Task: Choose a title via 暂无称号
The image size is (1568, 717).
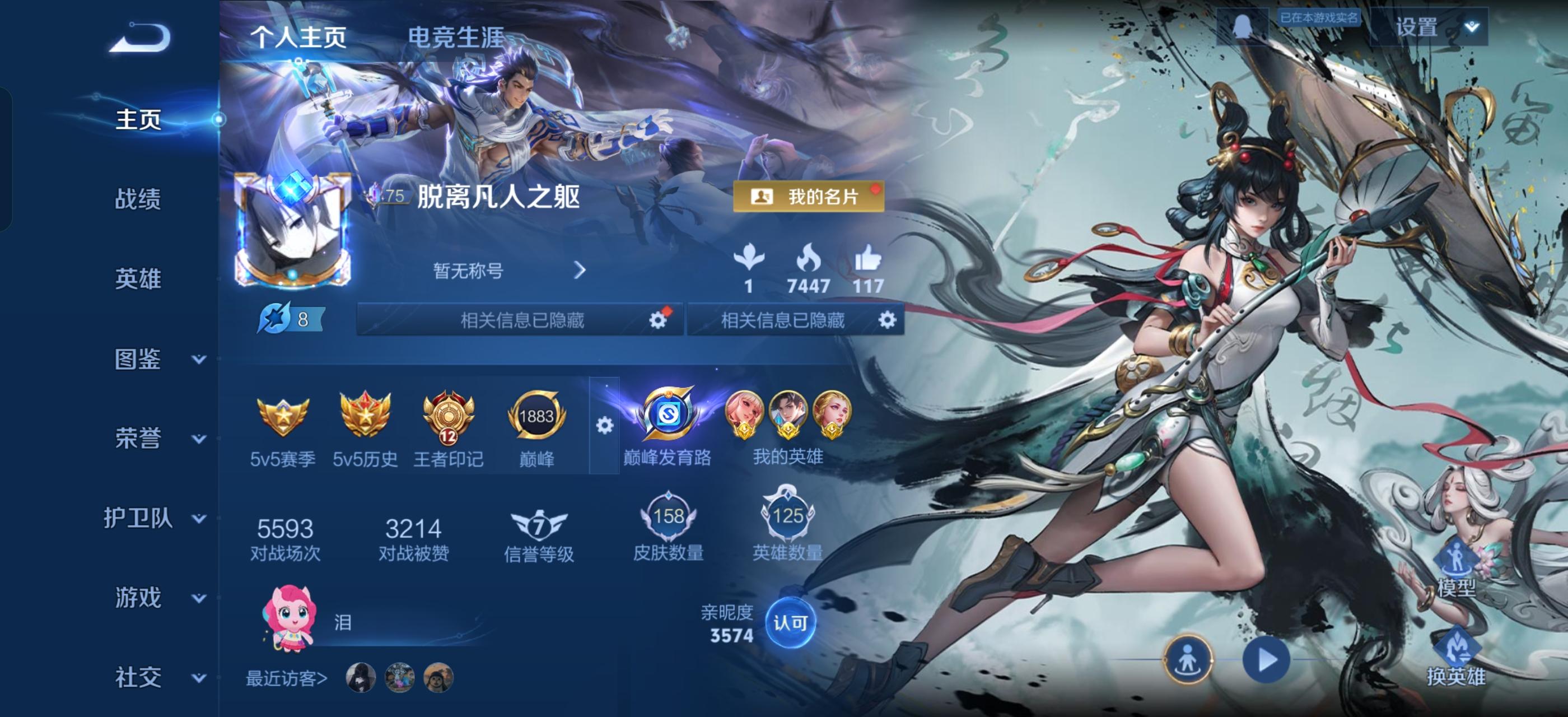Action: coord(509,270)
